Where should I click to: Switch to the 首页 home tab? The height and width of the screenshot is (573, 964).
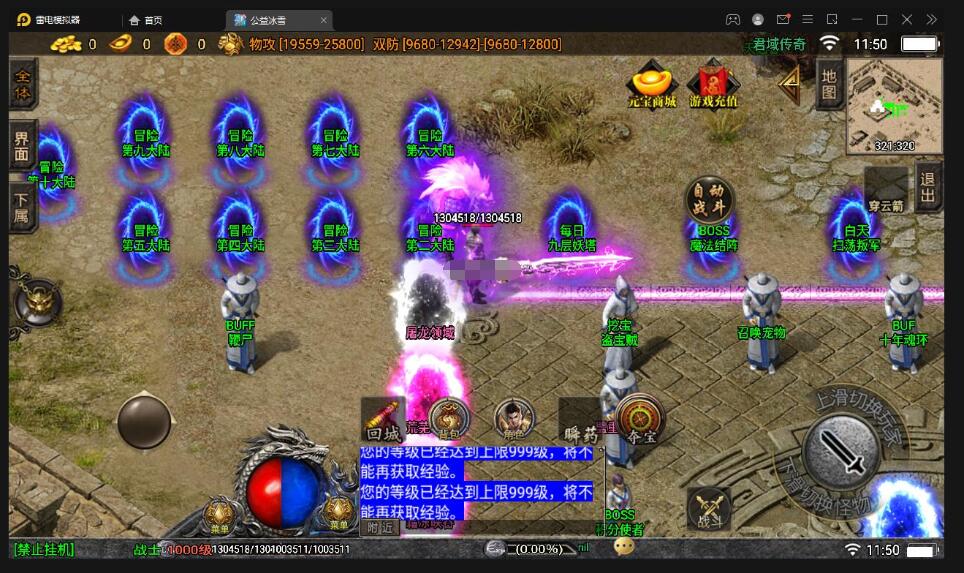coord(146,20)
